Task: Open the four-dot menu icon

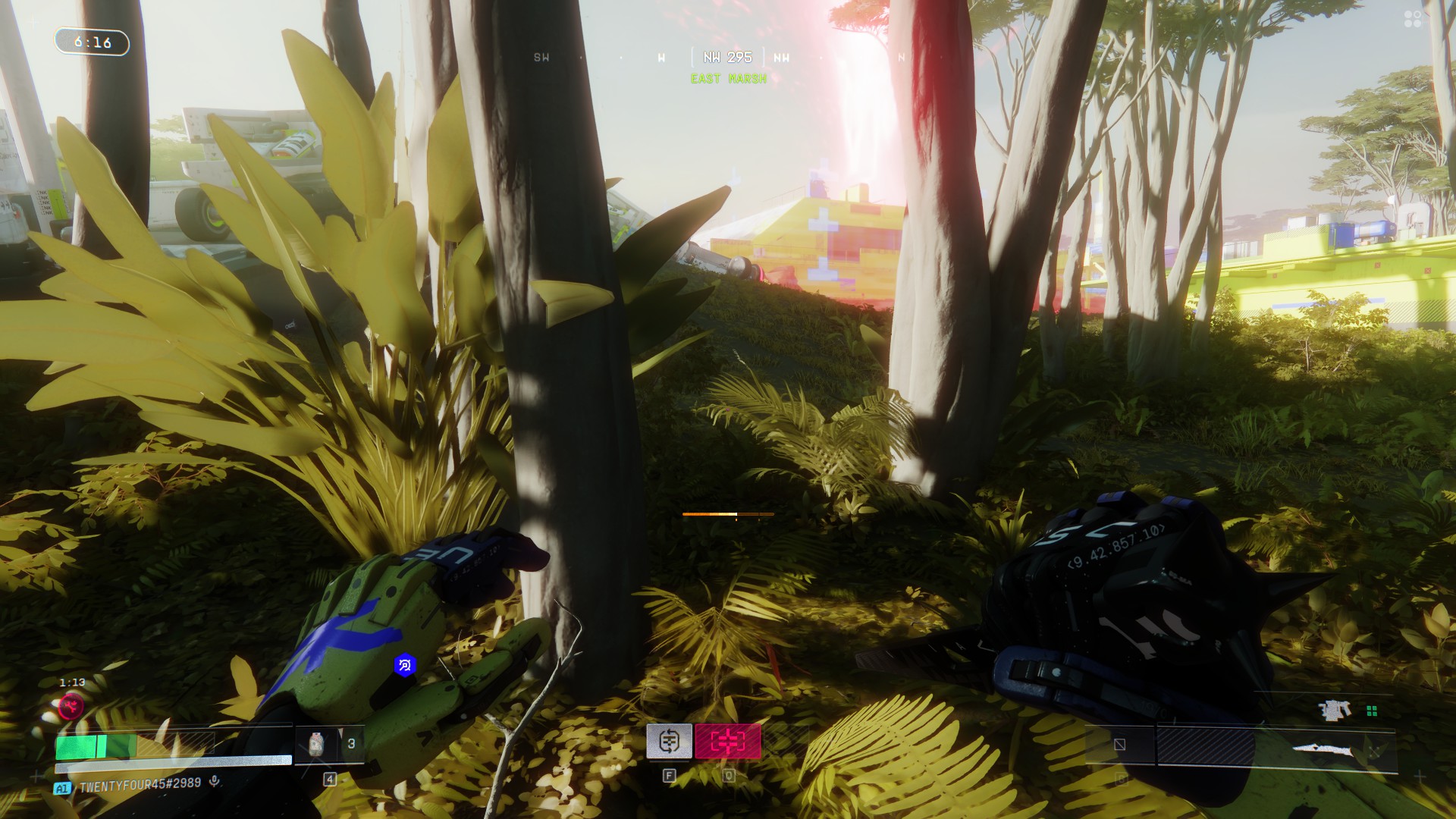Action: tap(1413, 19)
